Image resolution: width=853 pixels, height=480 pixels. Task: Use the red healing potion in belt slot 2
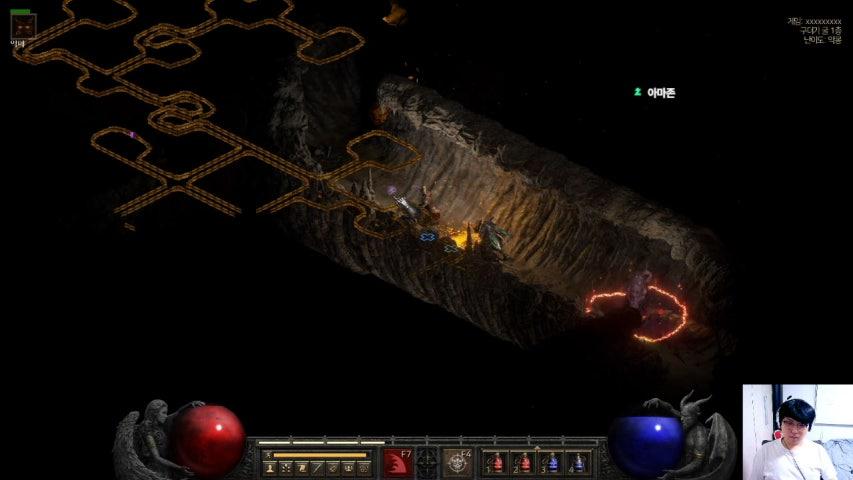[x=525, y=462]
